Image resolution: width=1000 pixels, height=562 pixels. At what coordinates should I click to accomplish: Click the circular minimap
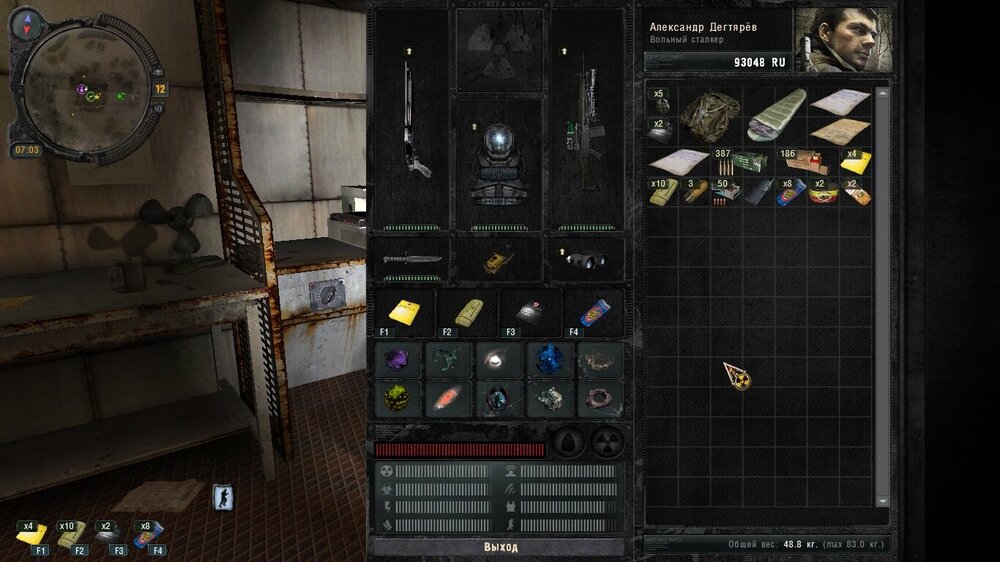pos(84,92)
